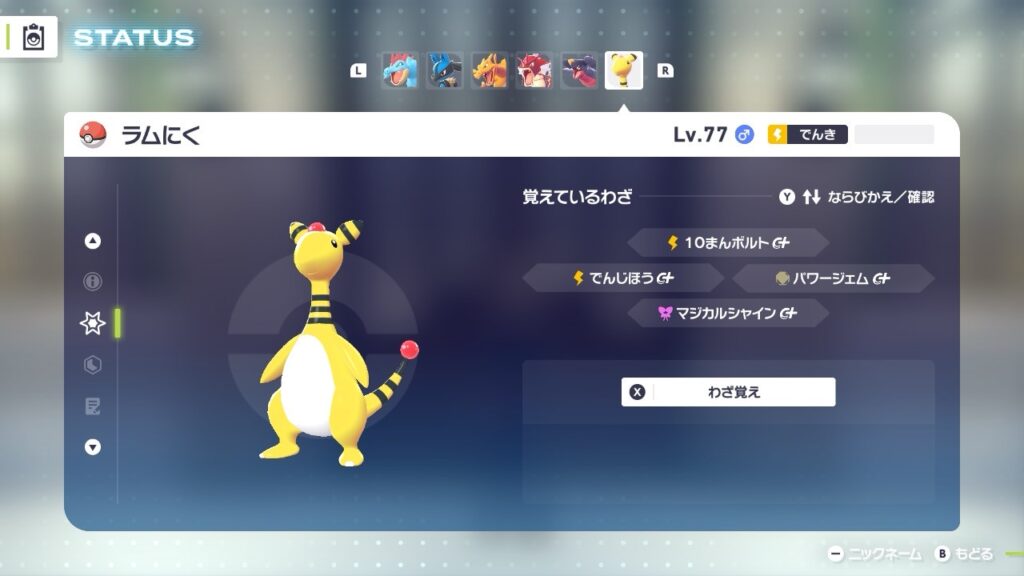Select the highlighted Ampharos party icon
Image resolution: width=1024 pixels, height=576 pixels.
pyautogui.click(x=624, y=71)
